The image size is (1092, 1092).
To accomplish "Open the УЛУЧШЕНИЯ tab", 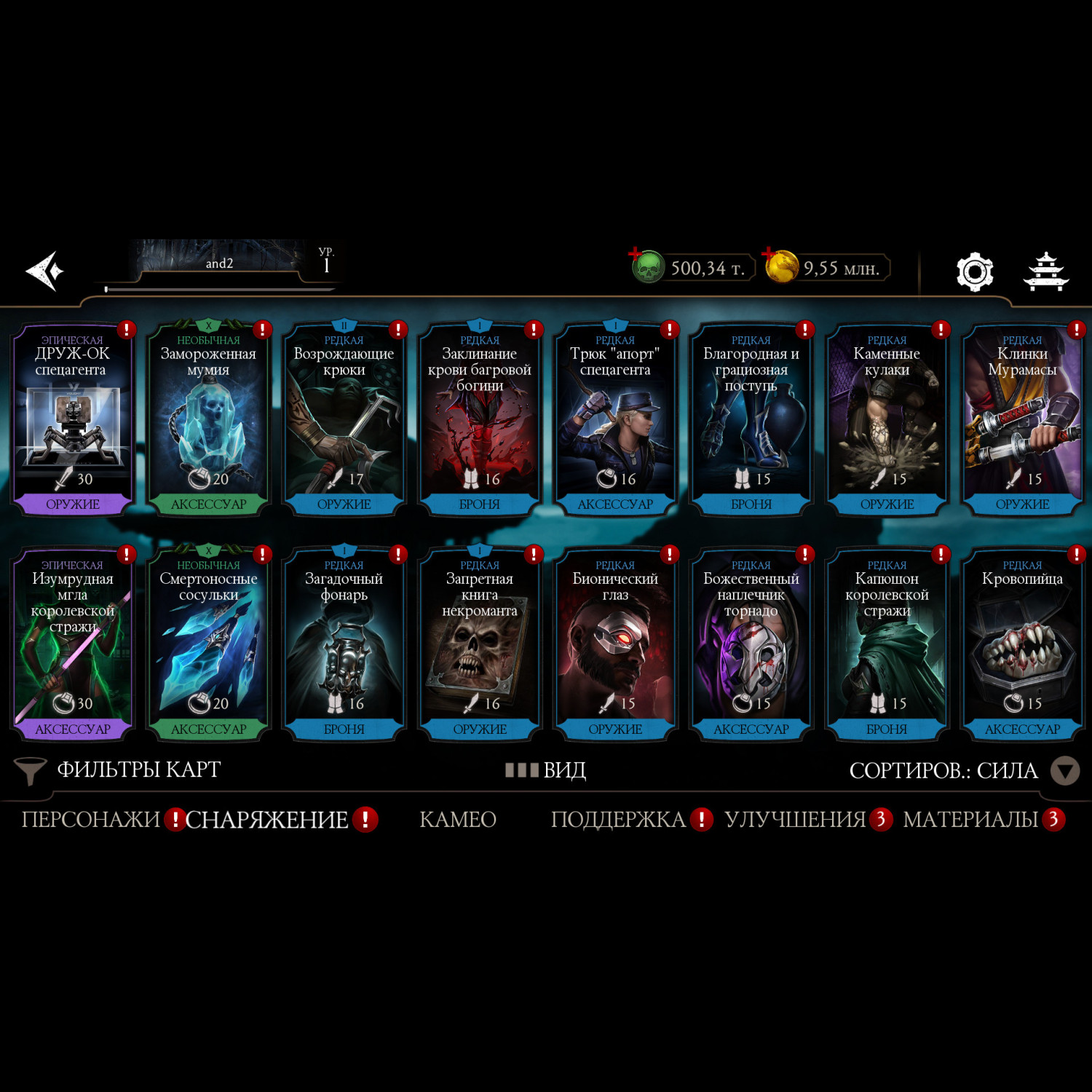I will (795, 820).
